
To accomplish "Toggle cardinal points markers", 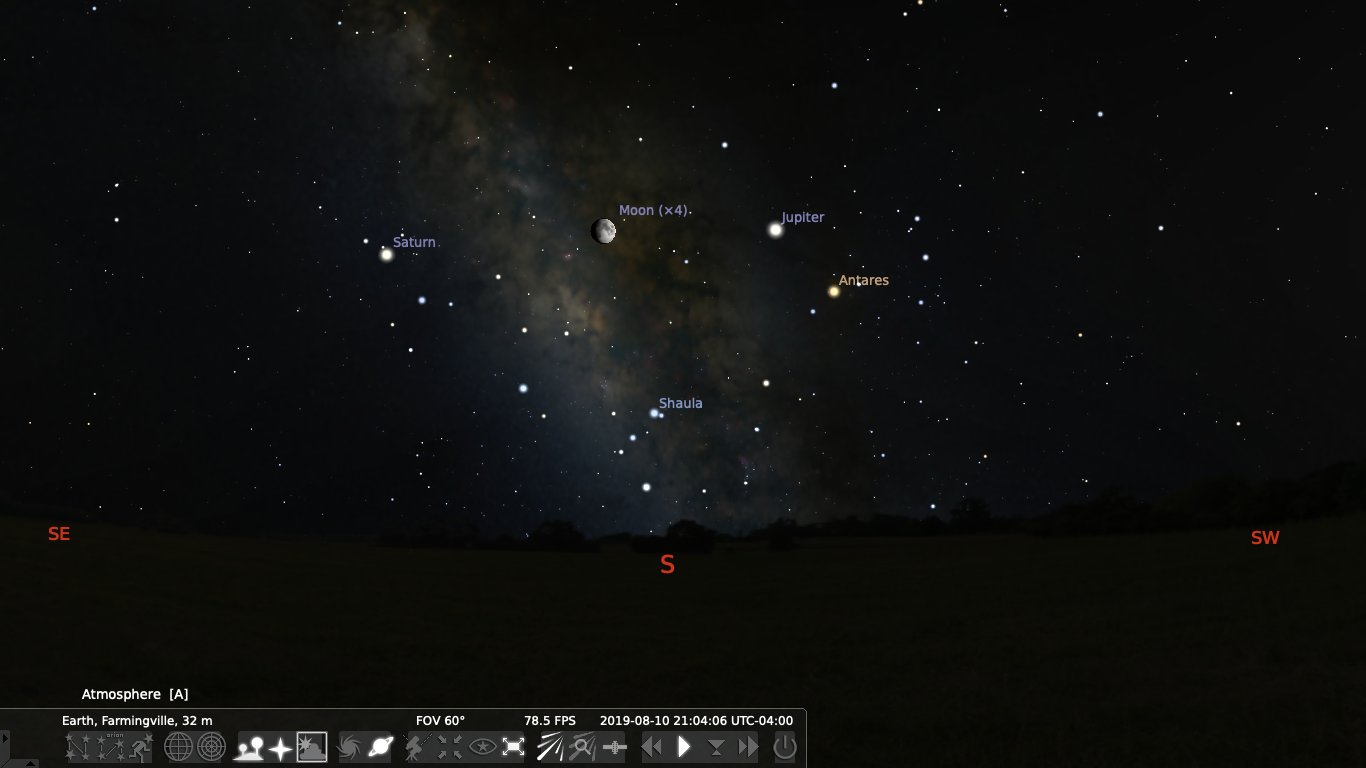I will pos(280,747).
